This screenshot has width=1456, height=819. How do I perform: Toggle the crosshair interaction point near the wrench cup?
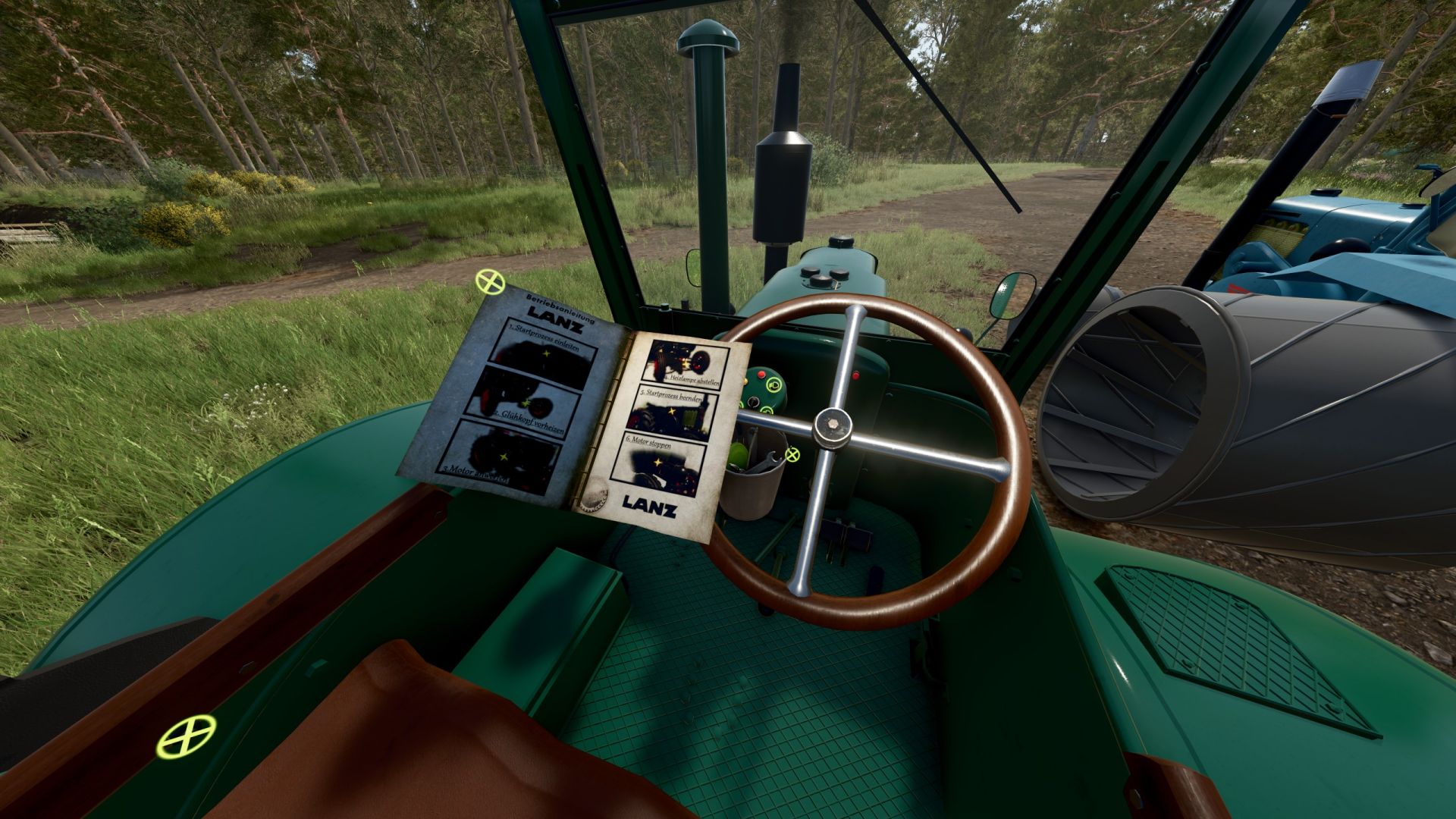click(x=792, y=455)
